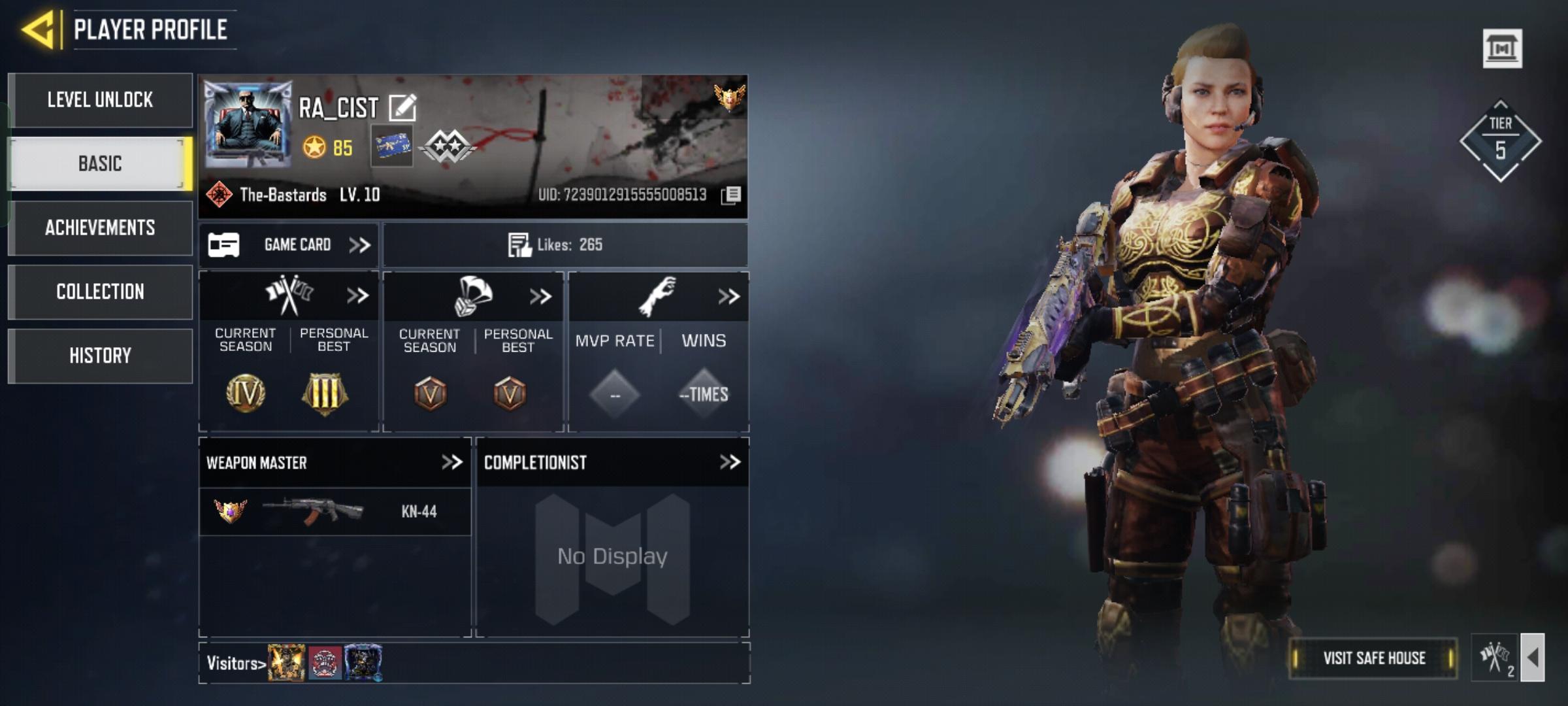1568x706 pixels.
Task: Open the Tier 5 badge
Action: [x=1500, y=141]
